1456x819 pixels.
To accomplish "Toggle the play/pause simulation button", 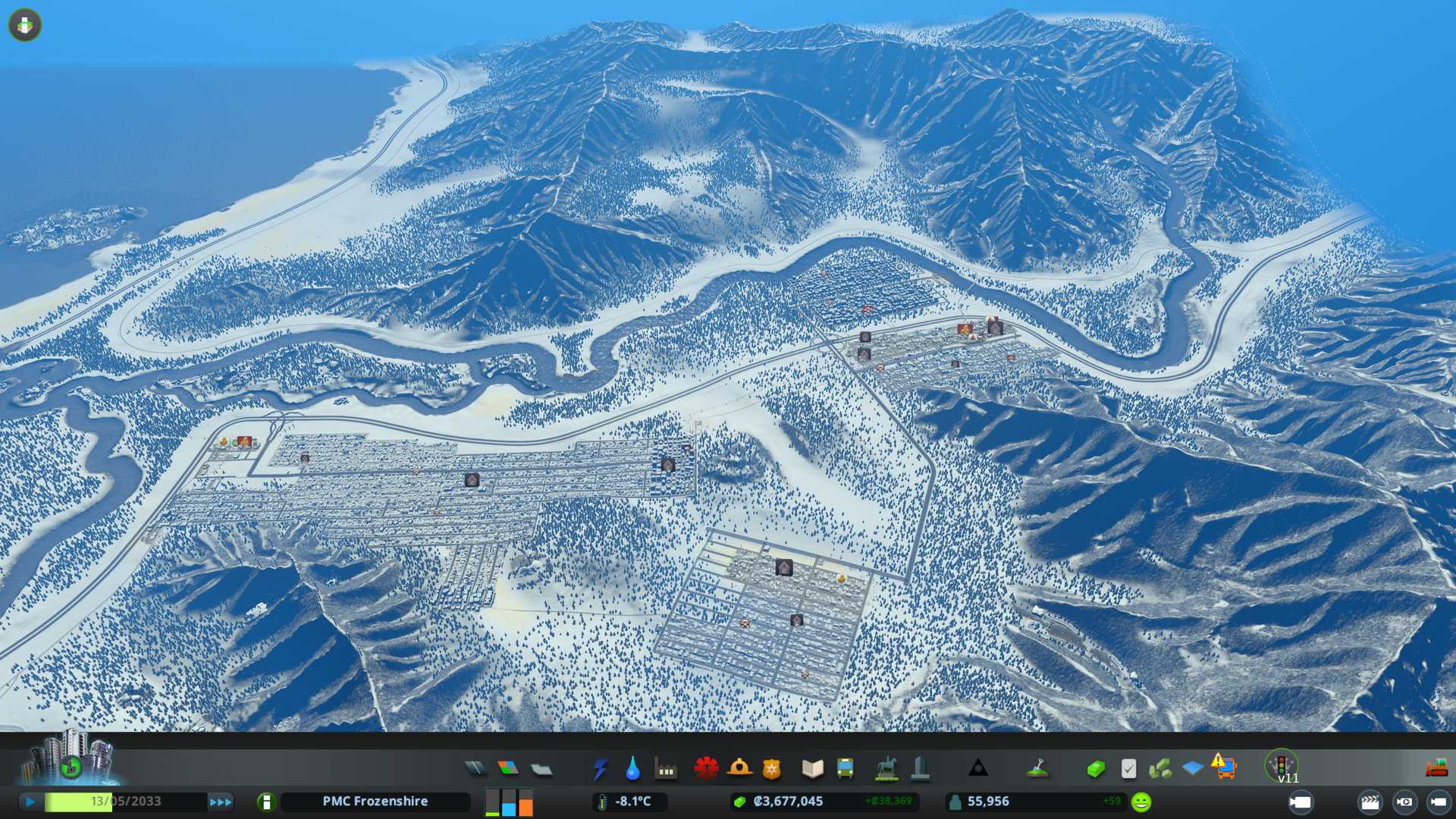I will [x=30, y=802].
